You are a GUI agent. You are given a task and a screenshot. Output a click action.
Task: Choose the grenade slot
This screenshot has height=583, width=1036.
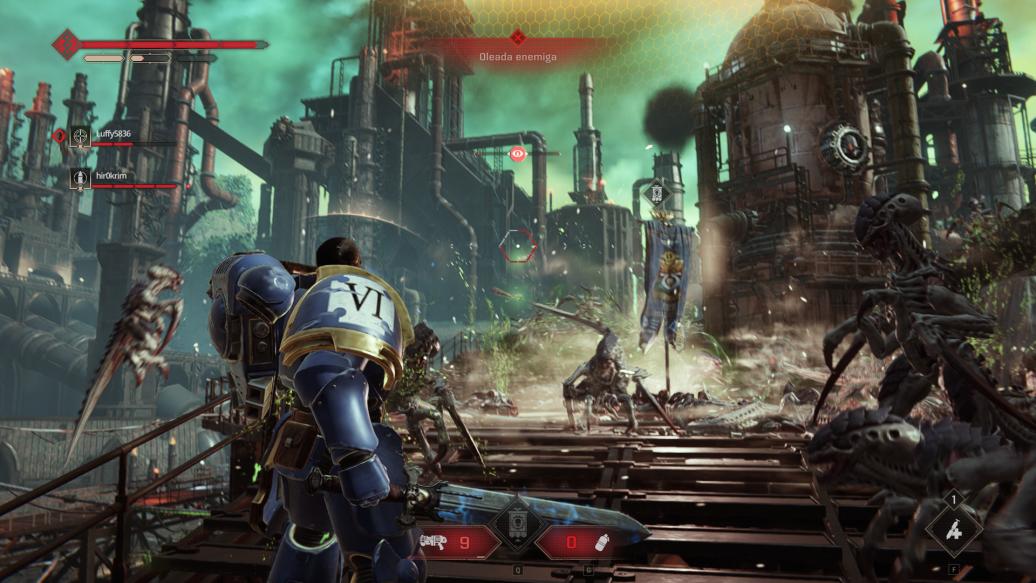(577, 542)
